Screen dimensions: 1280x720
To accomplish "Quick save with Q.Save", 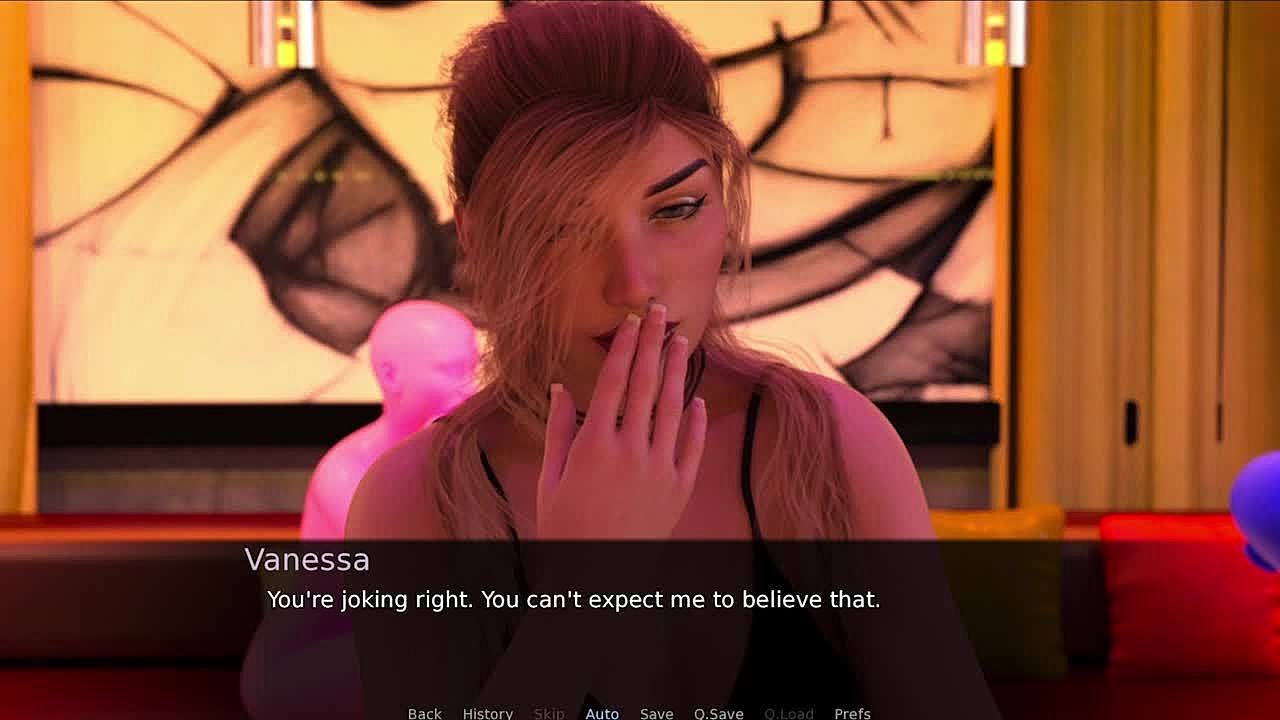I will click(x=718, y=713).
